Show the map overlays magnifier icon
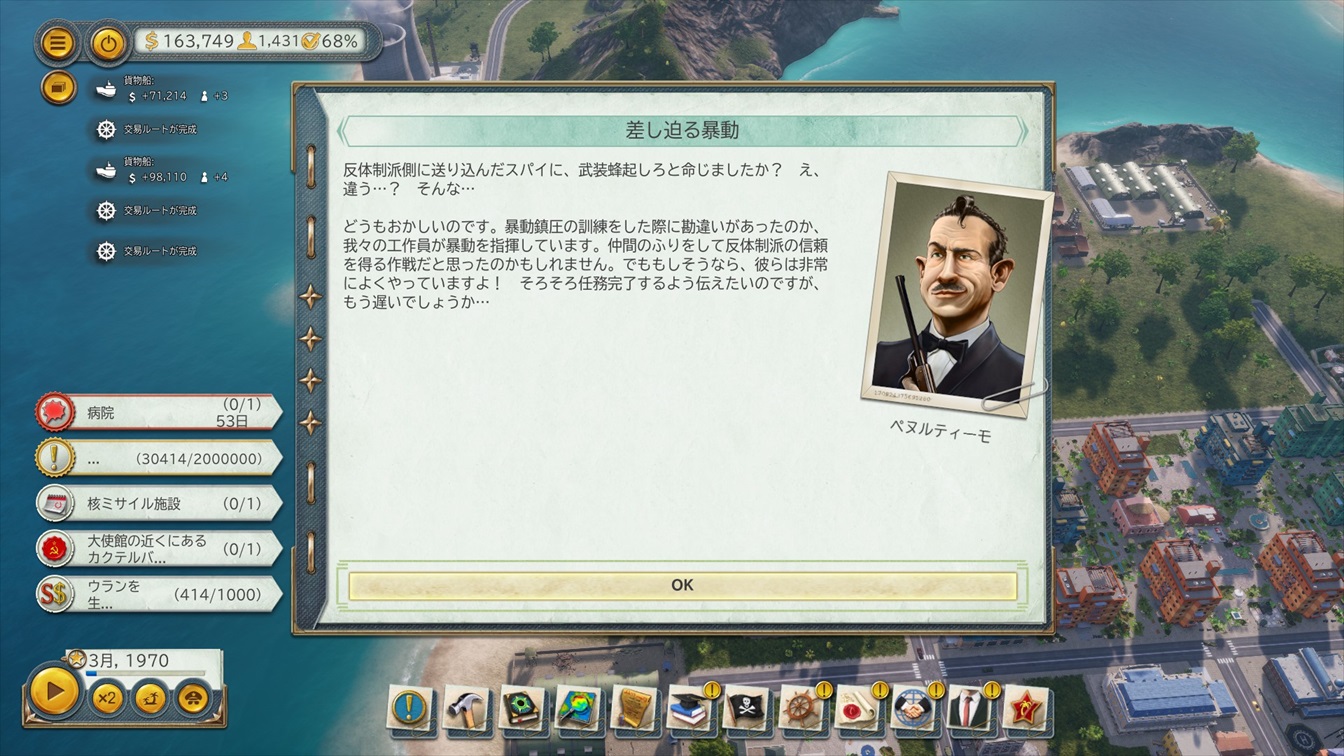Screen dimensions: 1344x756 (577, 708)
